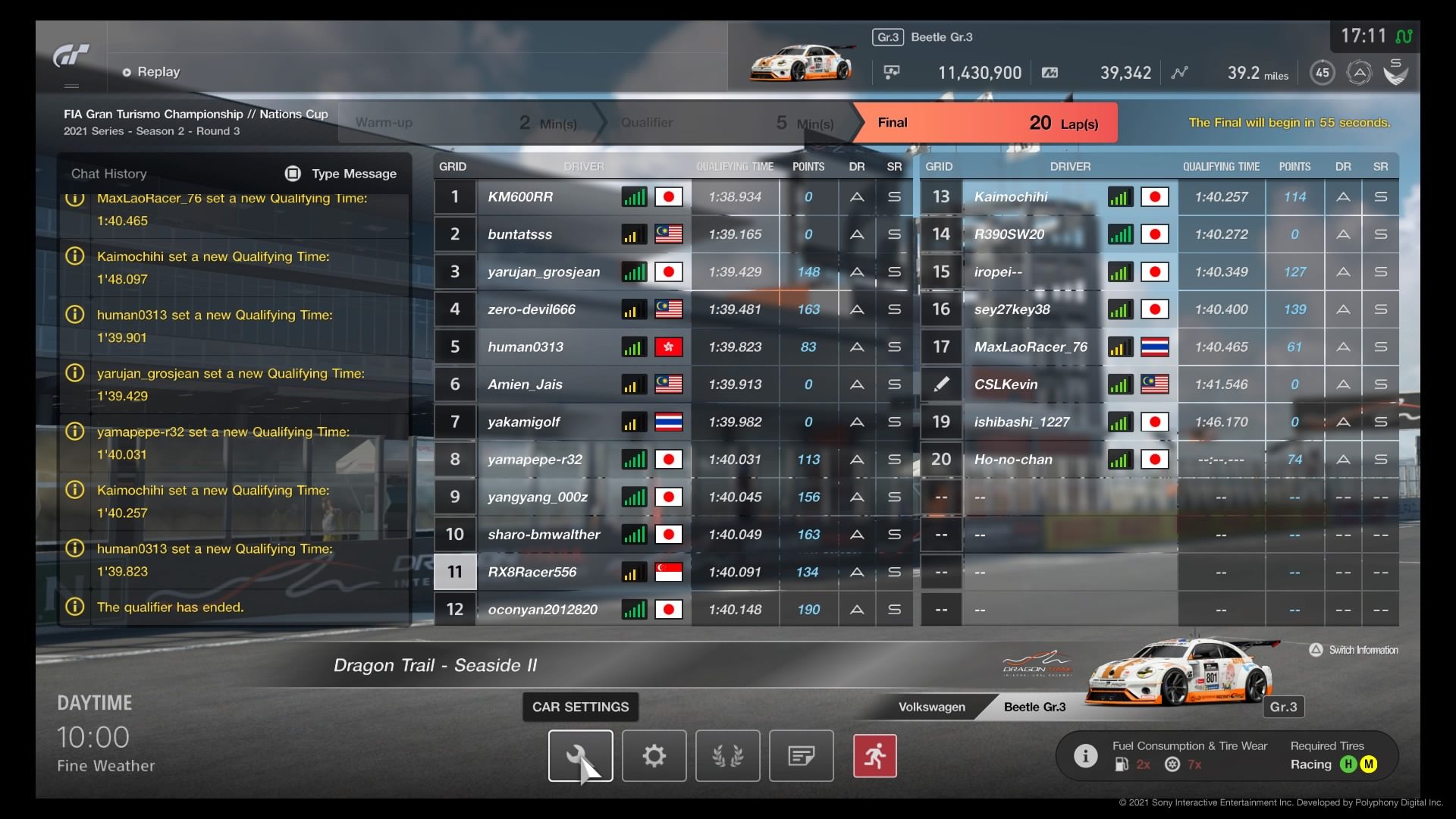This screenshot has height=819, width=1456.
Task: Select the Final 20 Laps tab
Action: (x=986, y=123)
